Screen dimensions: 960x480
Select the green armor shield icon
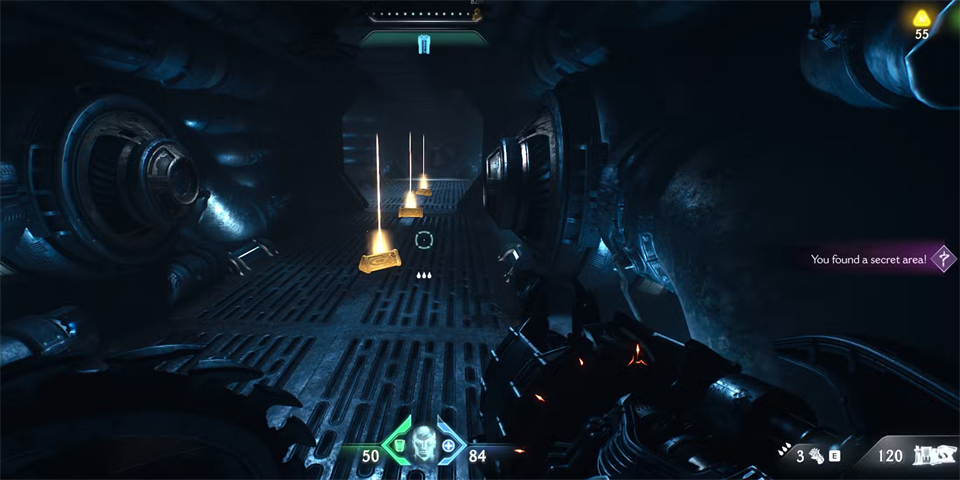click(398, 445)
